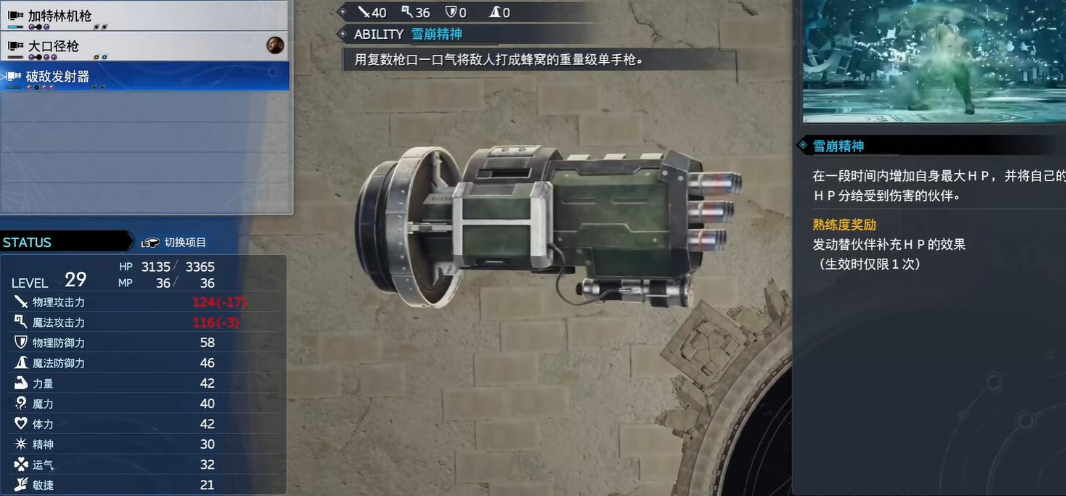The image size is (1066, 496).
Task: Open the 雪崩精神 ability preview thumbnail
Action: (x=933, y=60)
